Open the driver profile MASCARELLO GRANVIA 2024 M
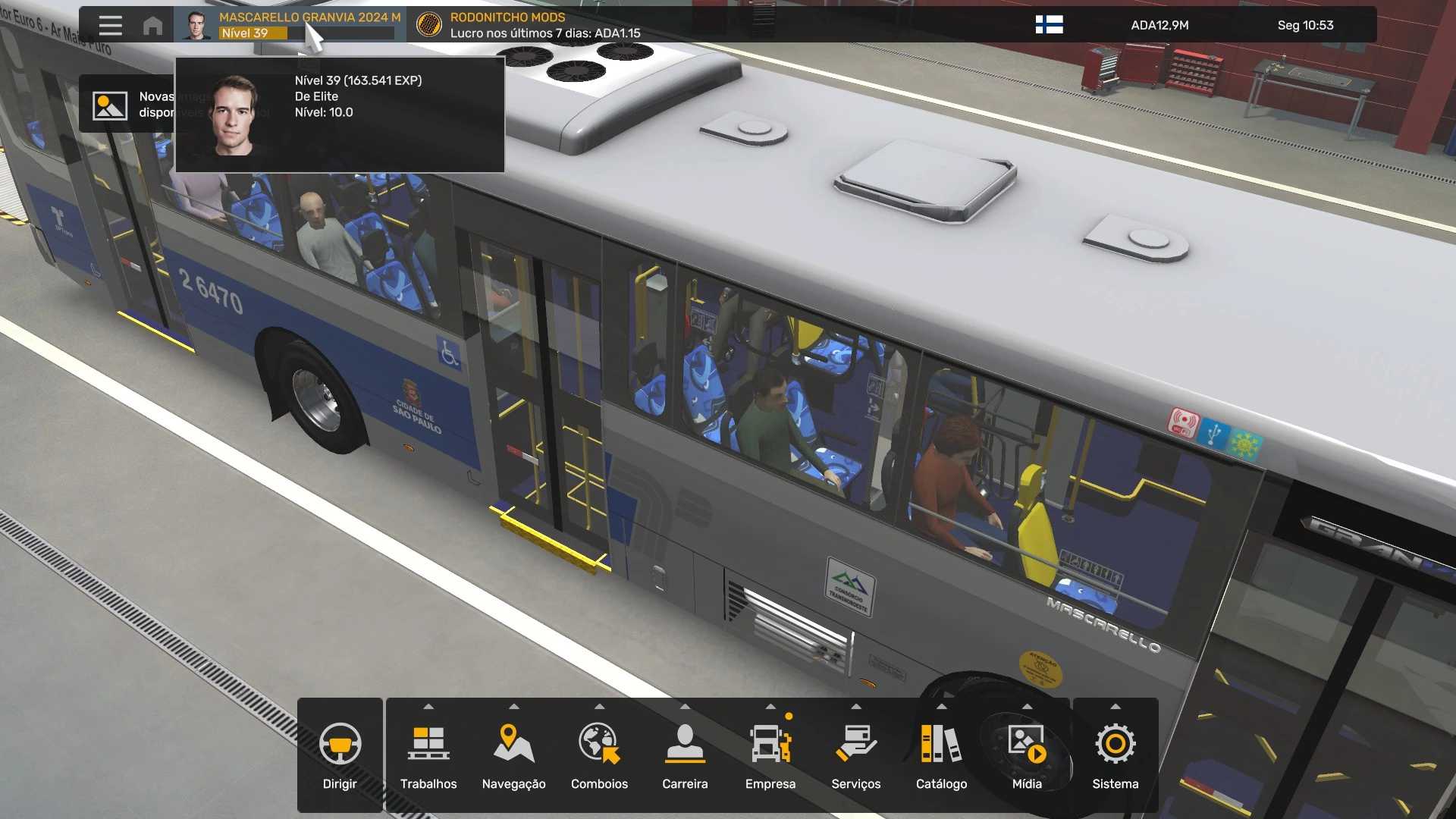 point(290,25)
